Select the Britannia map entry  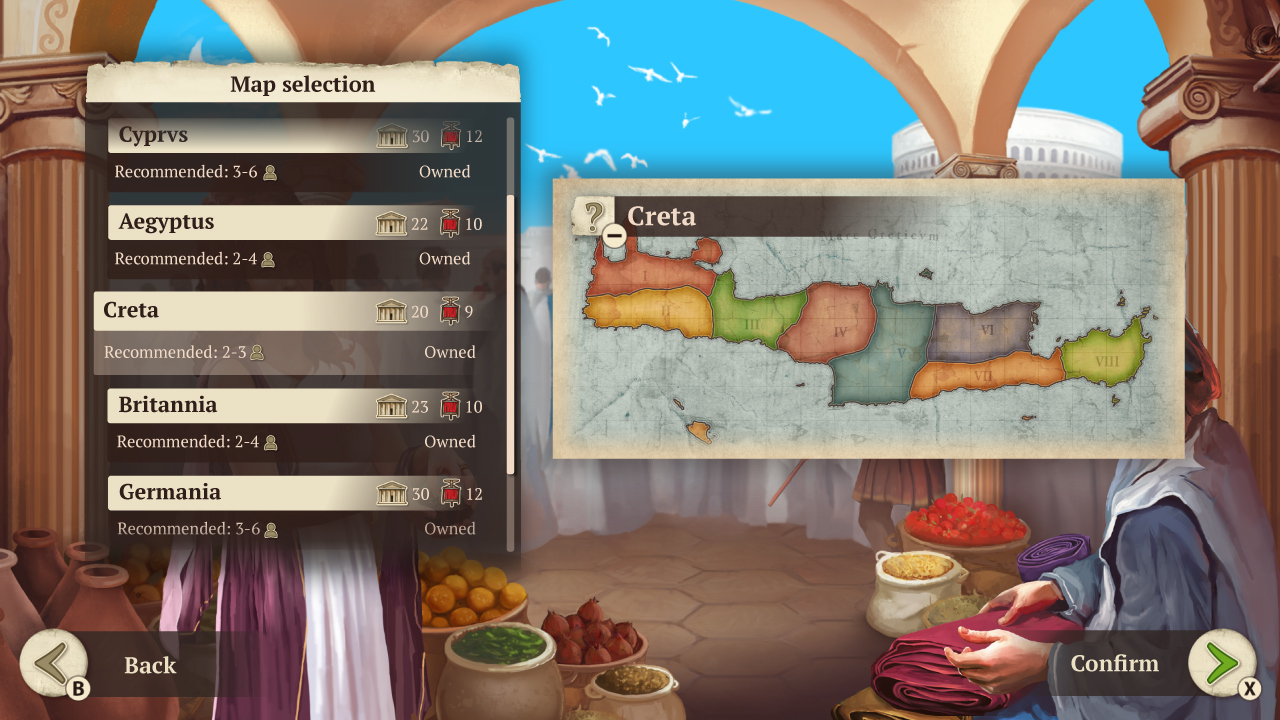coord(250,405)
